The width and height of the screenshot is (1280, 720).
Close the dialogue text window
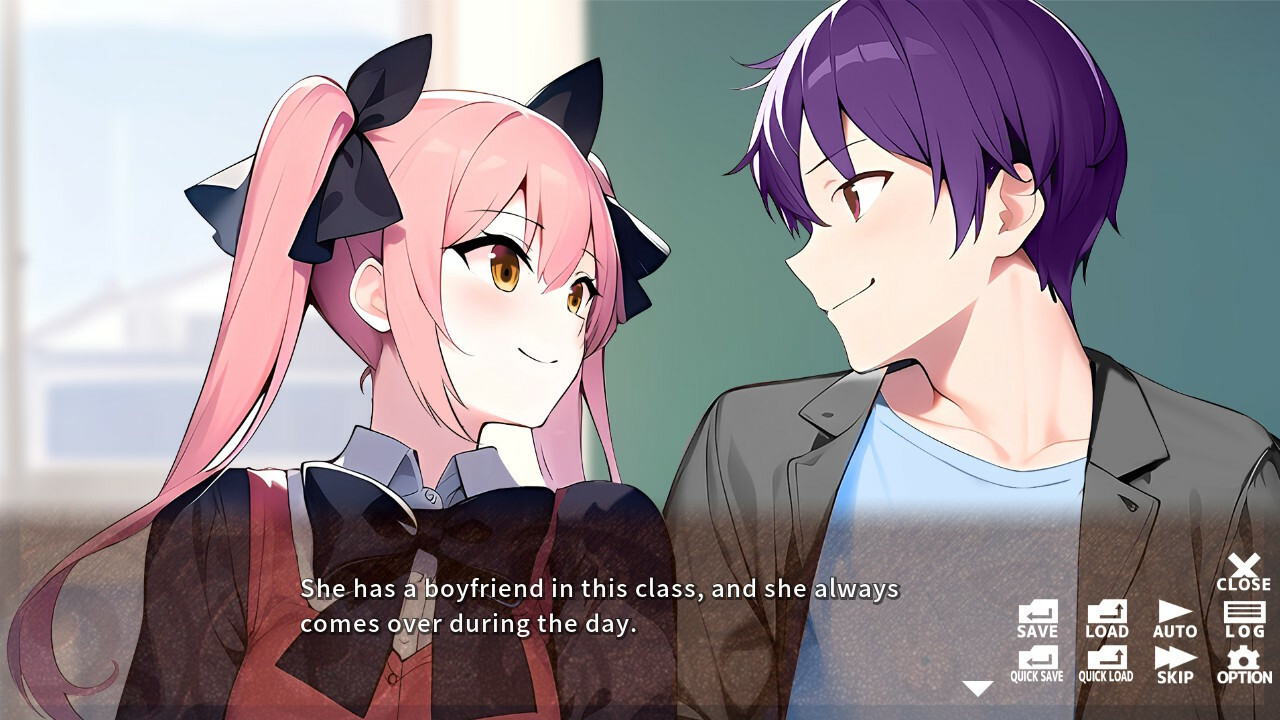tap(1243, 572)
